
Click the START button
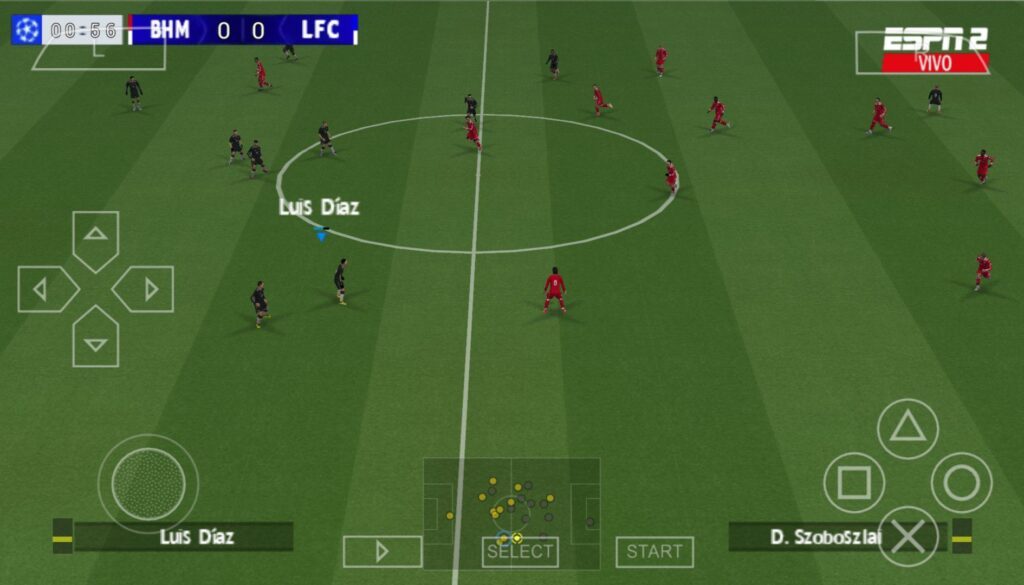[x=654, y=551]
